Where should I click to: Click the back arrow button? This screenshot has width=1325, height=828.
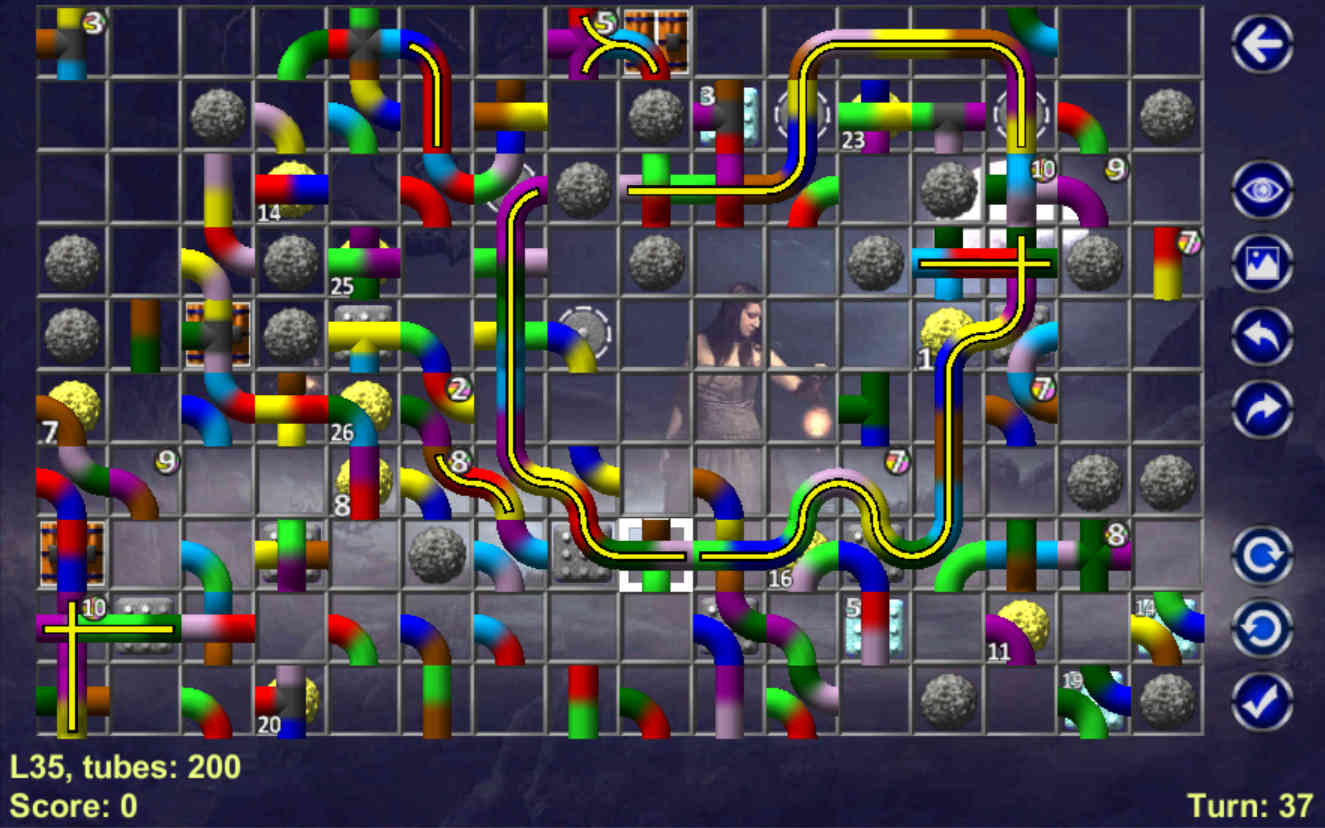[x=1262, y=44]
